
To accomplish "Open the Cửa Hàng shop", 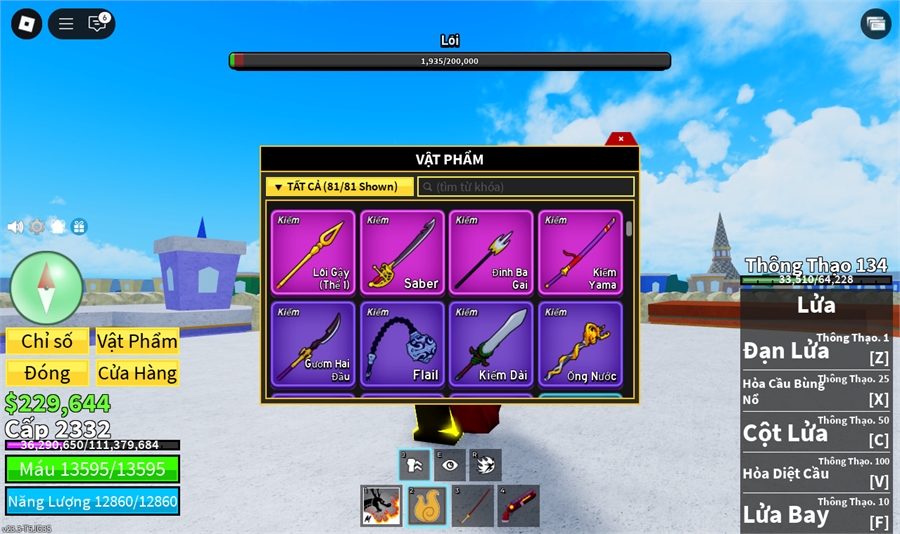I will (137, 373).
